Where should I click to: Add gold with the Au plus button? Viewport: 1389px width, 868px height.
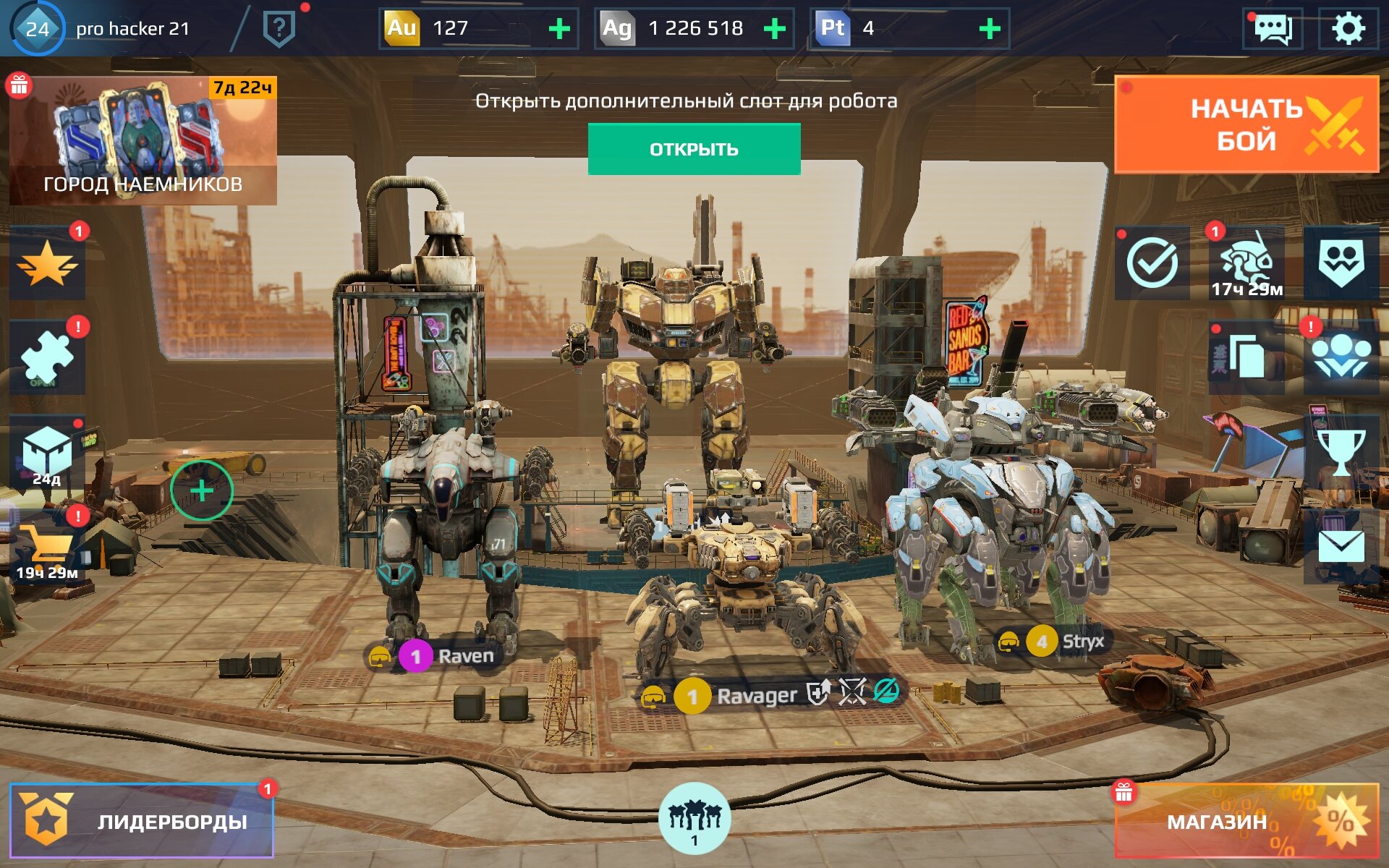click(x=559, y=29)
